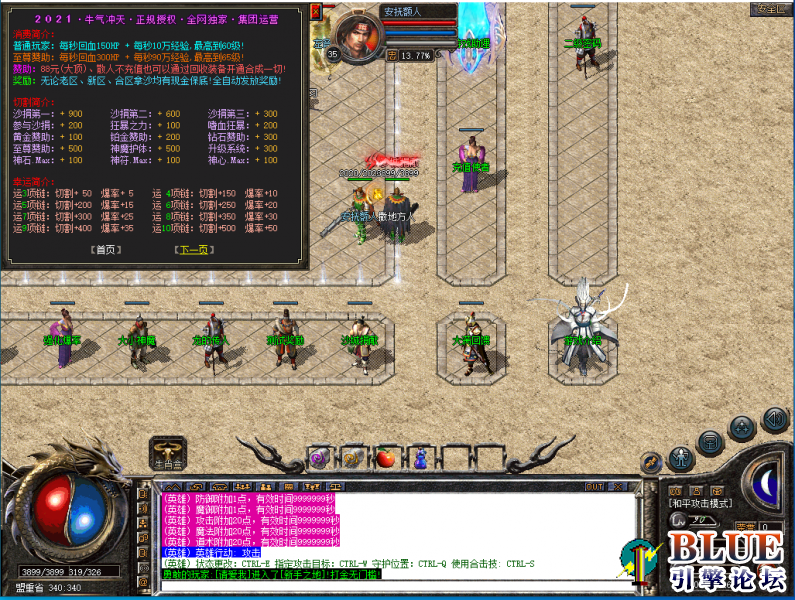Use the red apple item in the hotbar
This screenshot has width=795, height=600.
pos(386,458)
